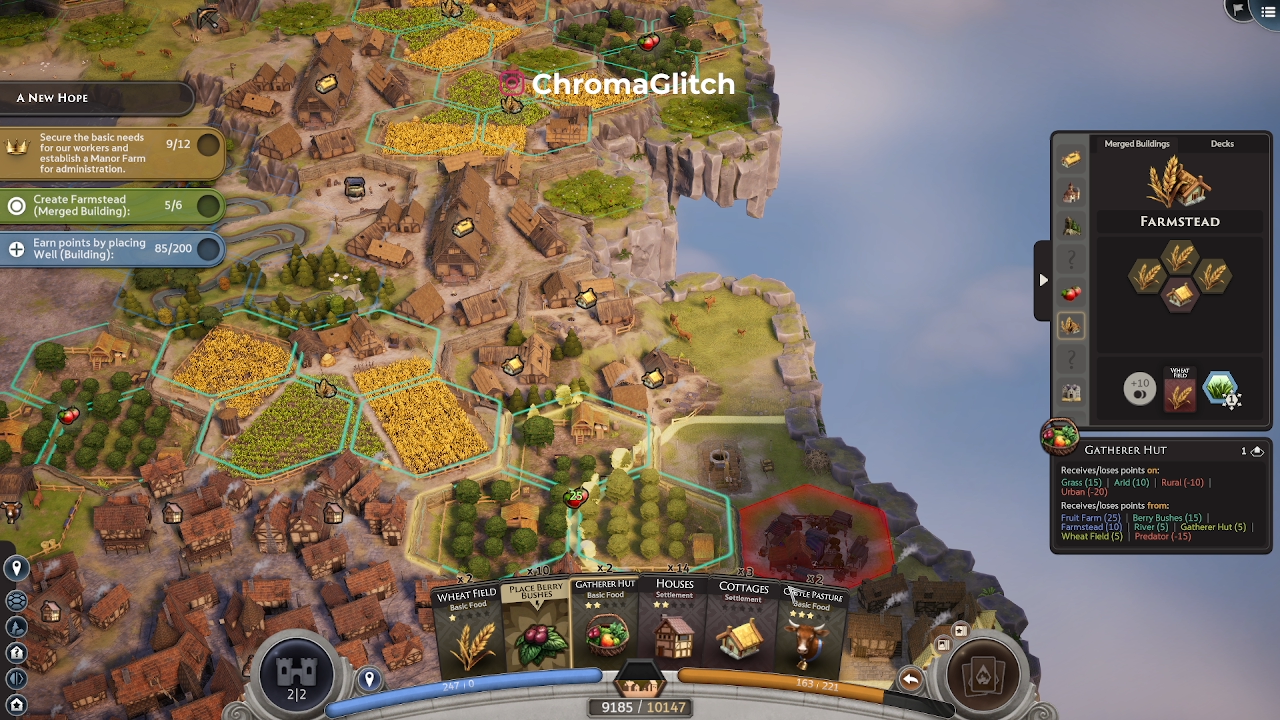Switch to the Decks tab

(x=1221, y=144)
